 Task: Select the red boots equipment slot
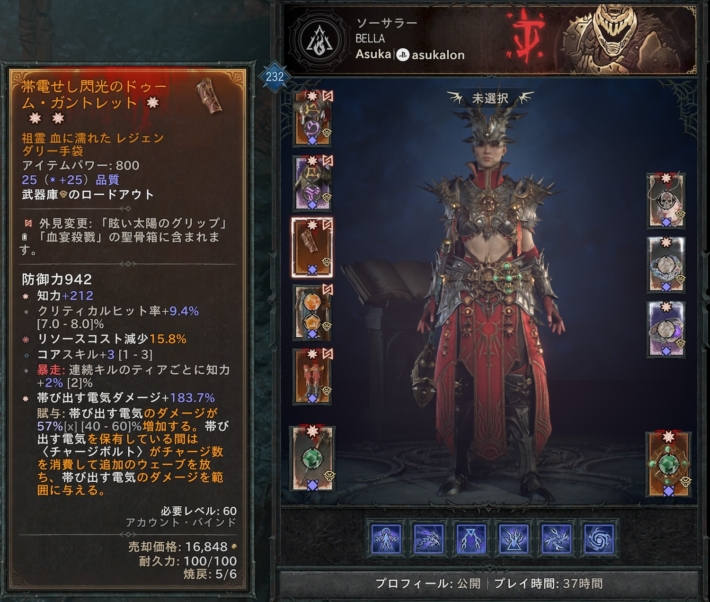[312, 376]
